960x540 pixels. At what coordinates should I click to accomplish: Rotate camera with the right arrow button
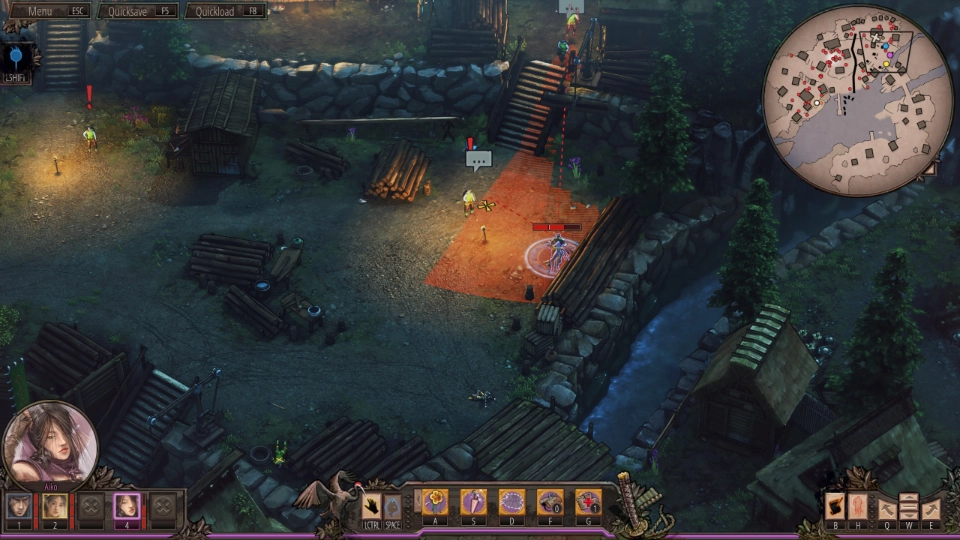(x=931, y=509)
